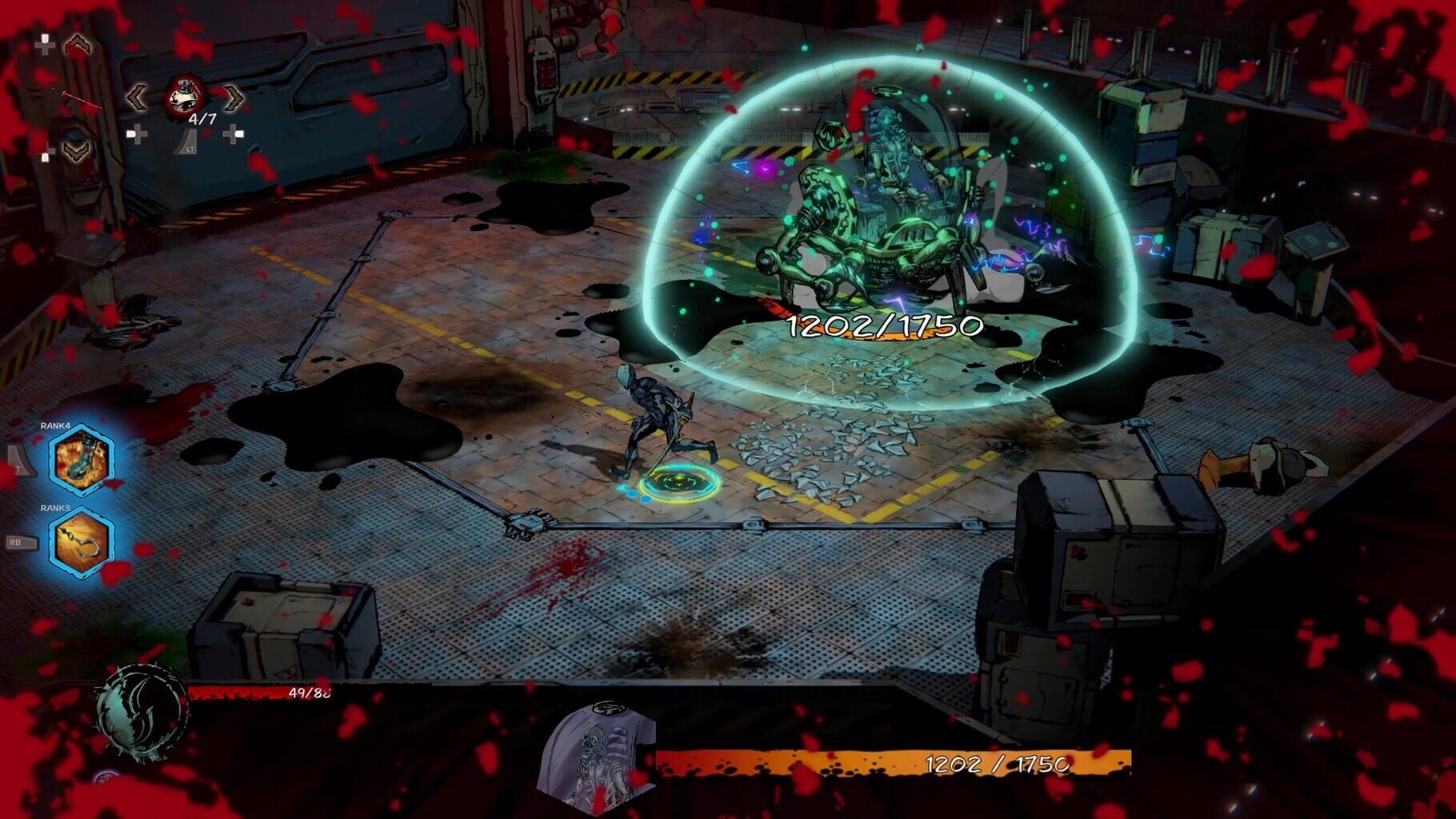The image size is (1456, 819).
Task: Activate the RANK4 flaming boot ability
Action: (x=79, y=457)
